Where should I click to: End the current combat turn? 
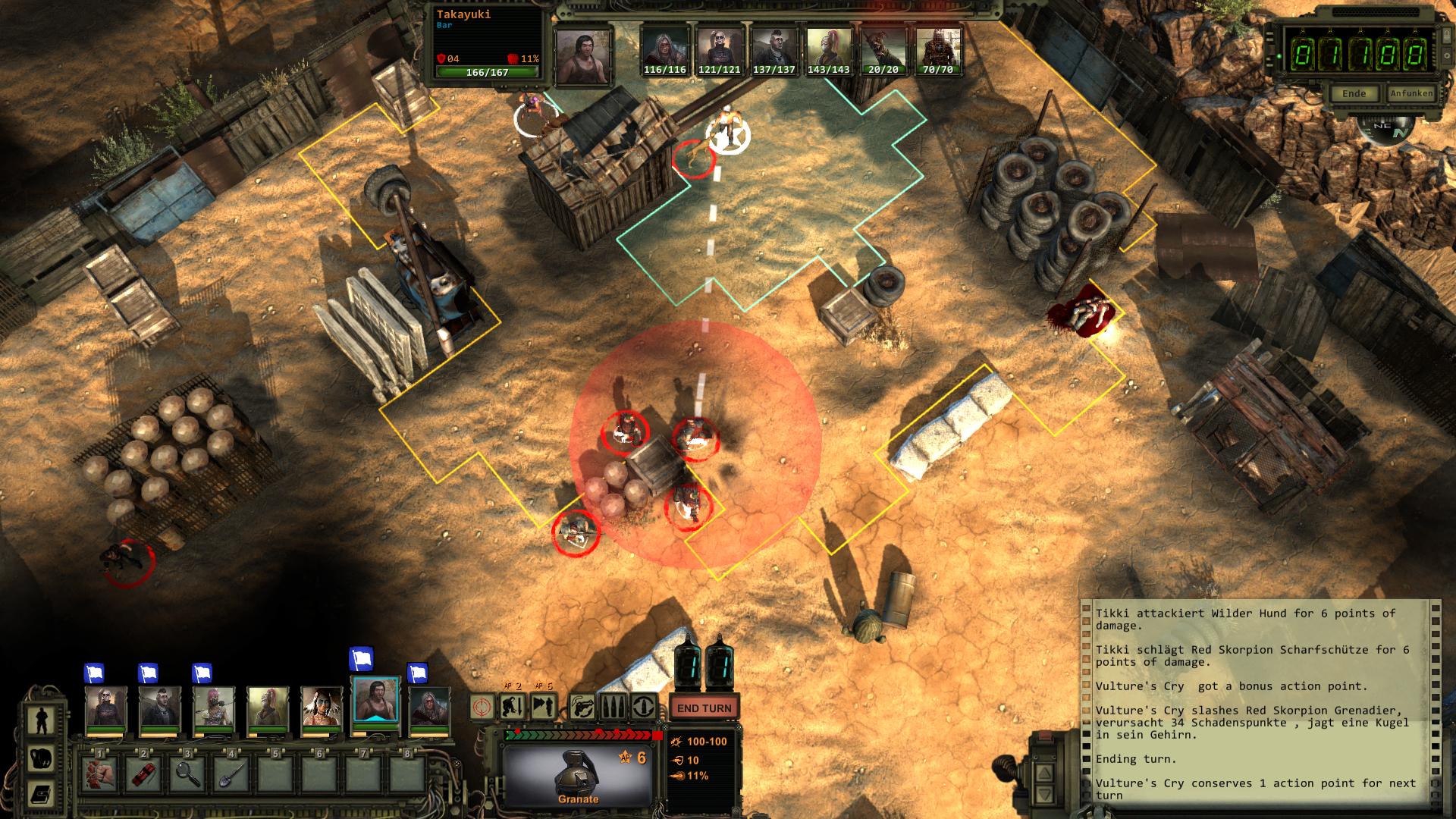[704, 708]
